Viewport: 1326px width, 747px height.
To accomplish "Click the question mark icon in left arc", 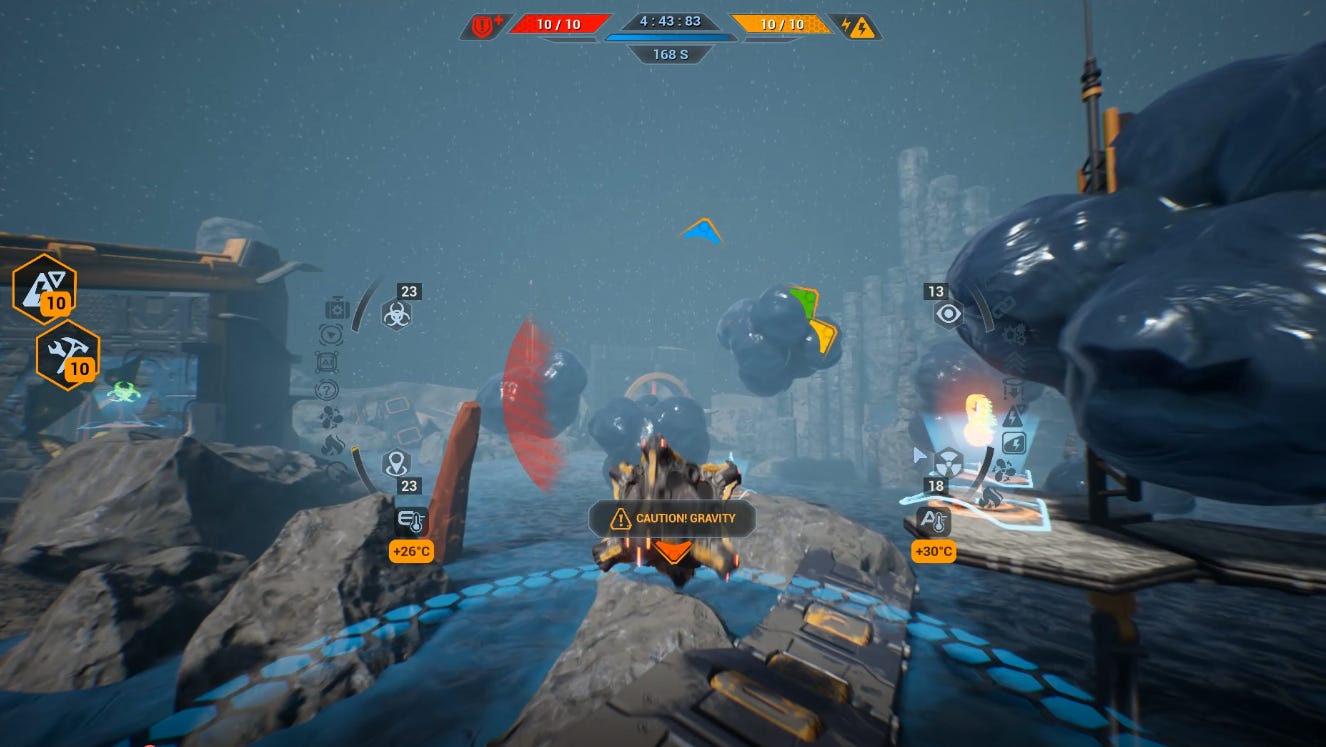I will coord(327,390).
